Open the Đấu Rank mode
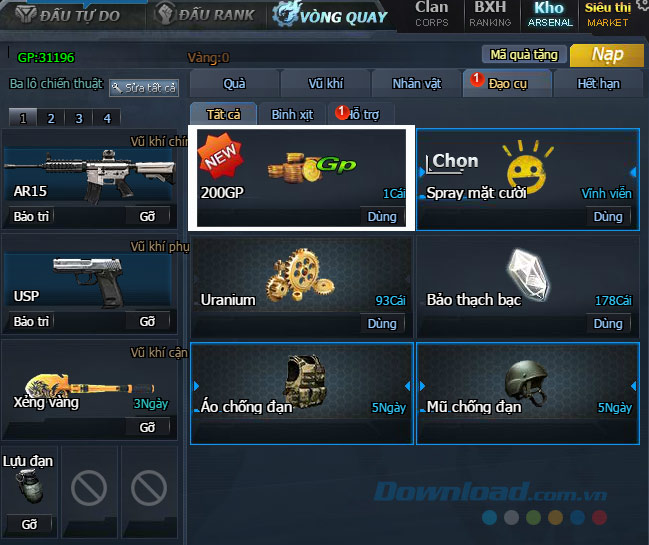Image resolution: width=649 pixels, height=545 pixels. click(x=207, y=15)
